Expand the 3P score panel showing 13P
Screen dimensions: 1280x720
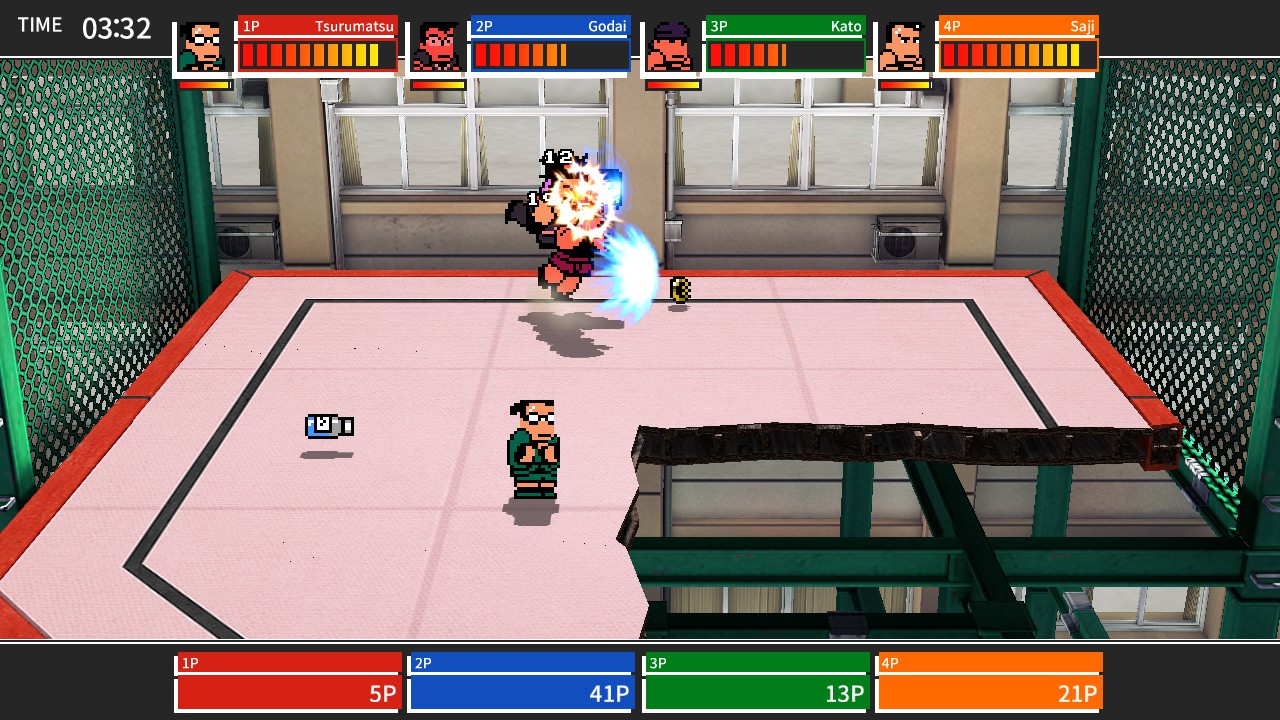(755, 680)
